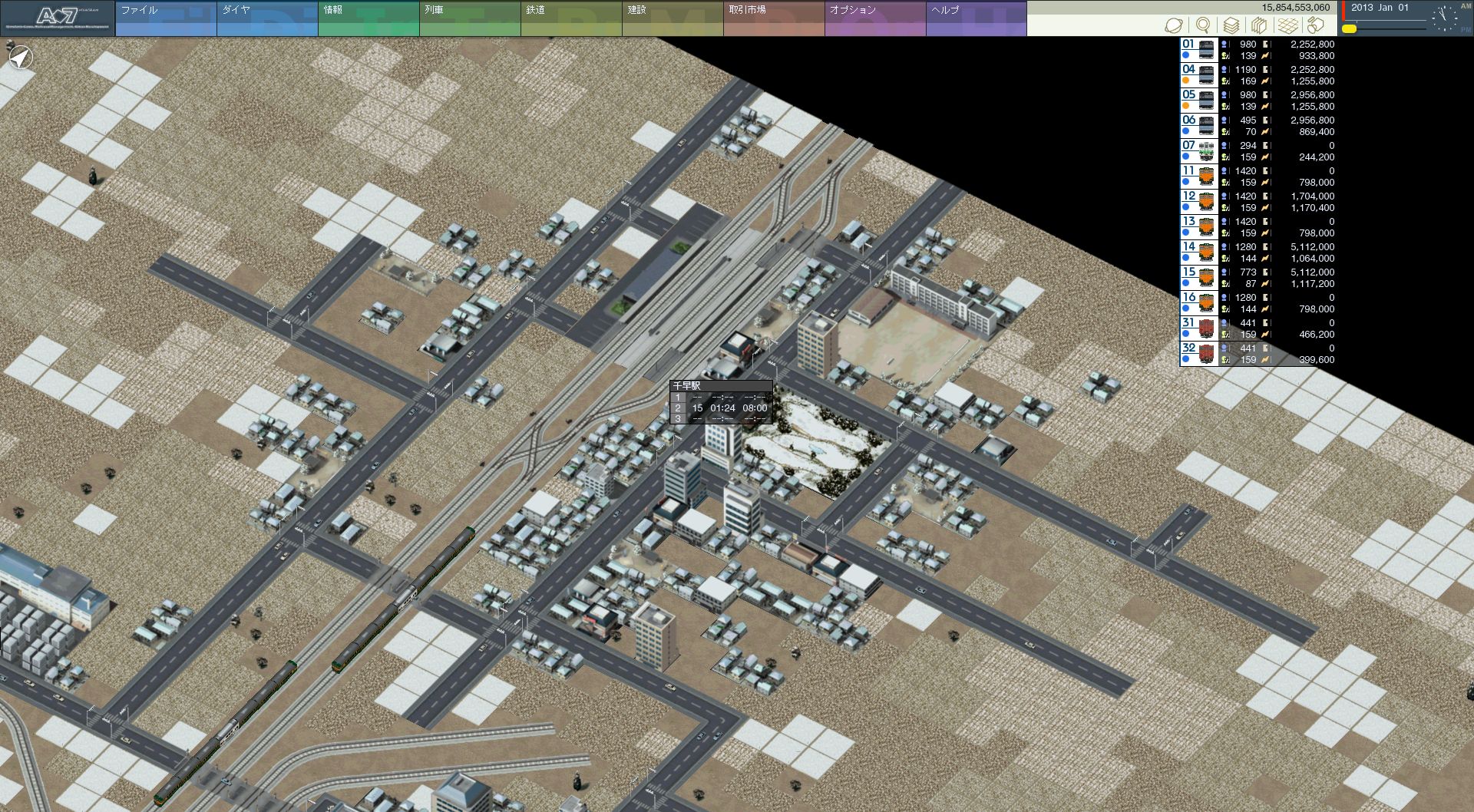This screenshot has width=1474, height=812.
Task: Click the camera view icon
Action: 1316,25
